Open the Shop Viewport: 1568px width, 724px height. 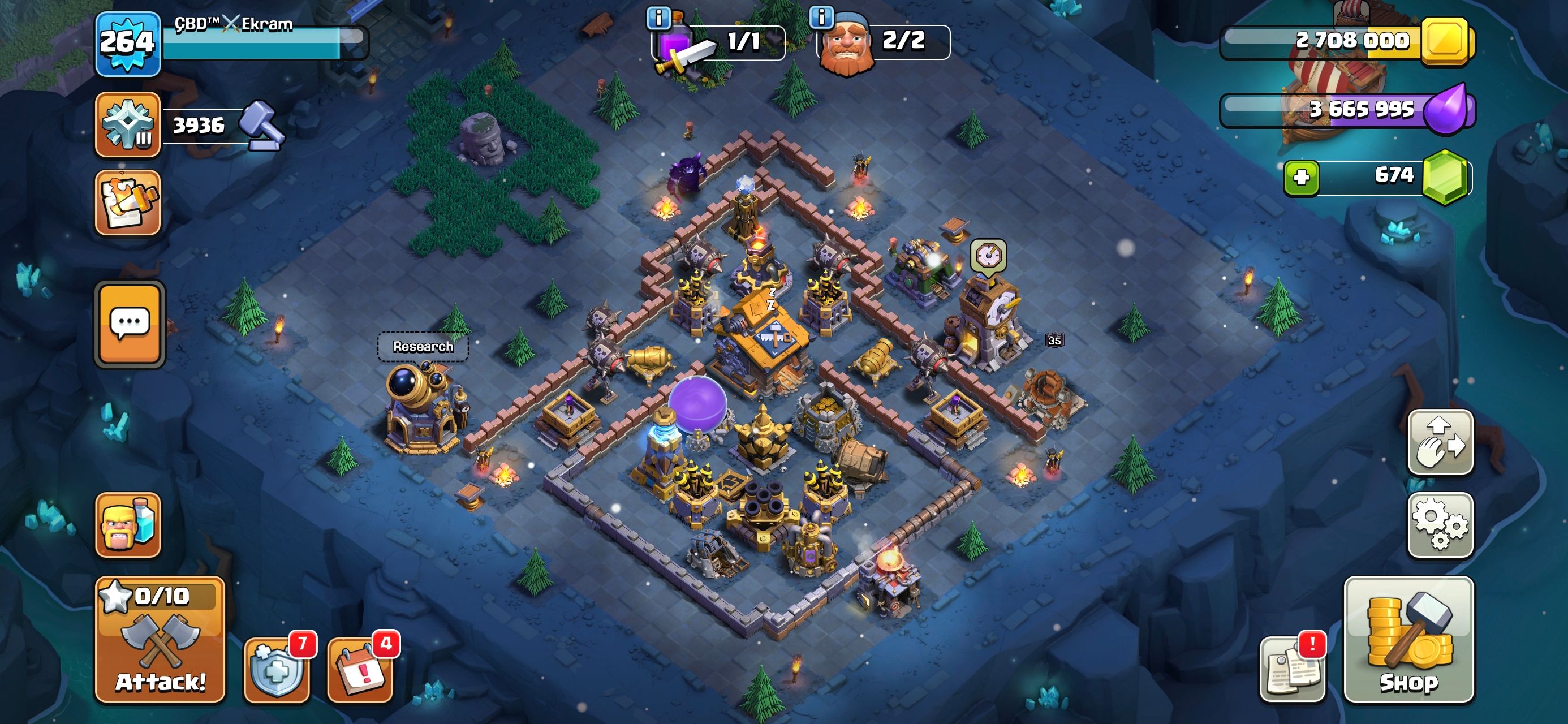pos(1408,639)
